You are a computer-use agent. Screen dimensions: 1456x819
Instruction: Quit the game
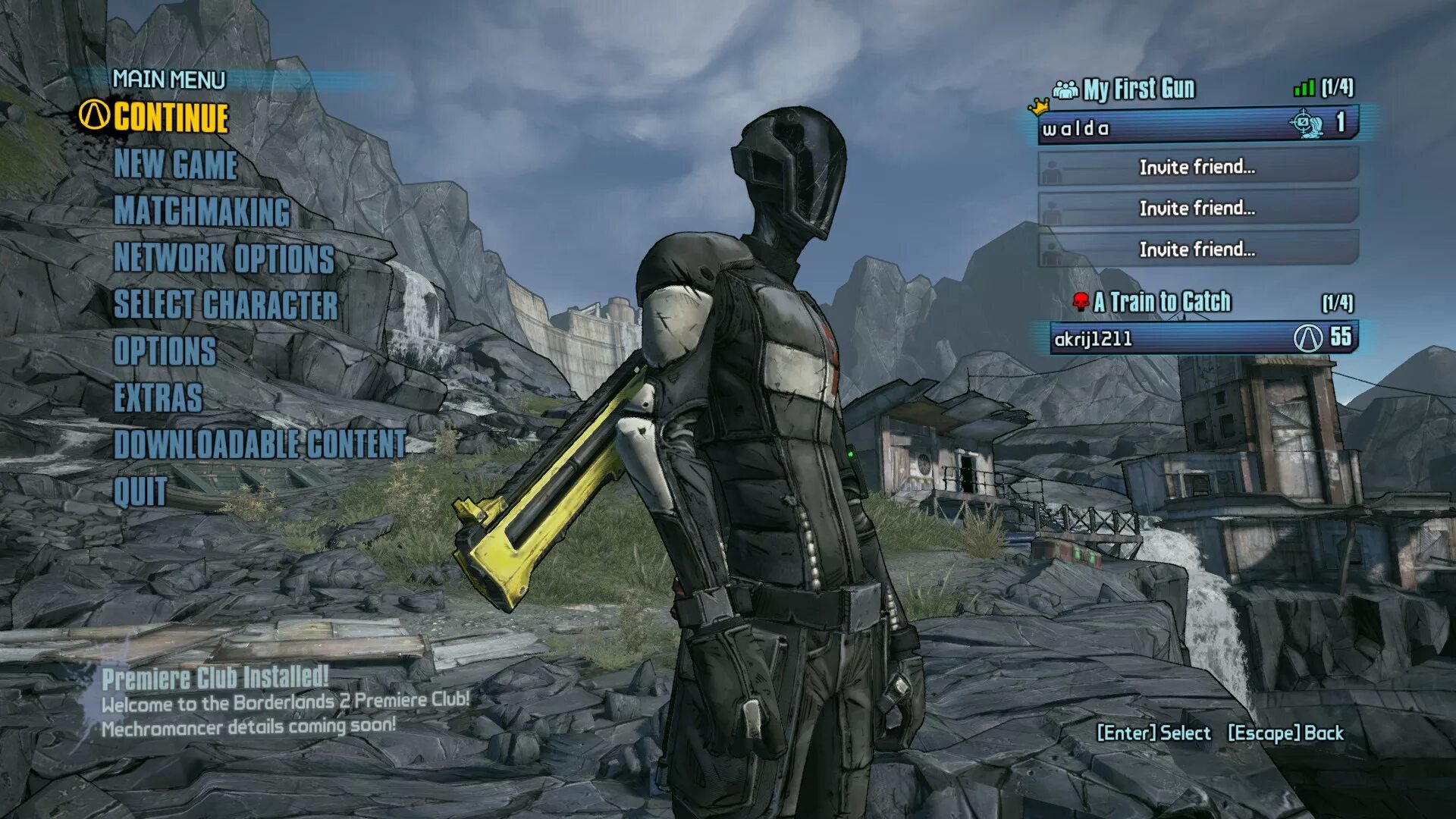point(140,492)
